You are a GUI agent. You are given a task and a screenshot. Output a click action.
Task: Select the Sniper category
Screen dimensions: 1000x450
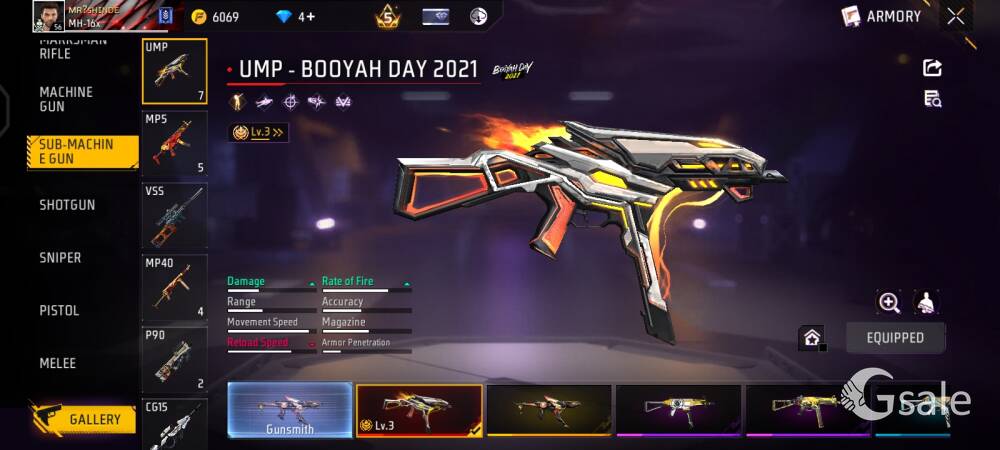60,258
